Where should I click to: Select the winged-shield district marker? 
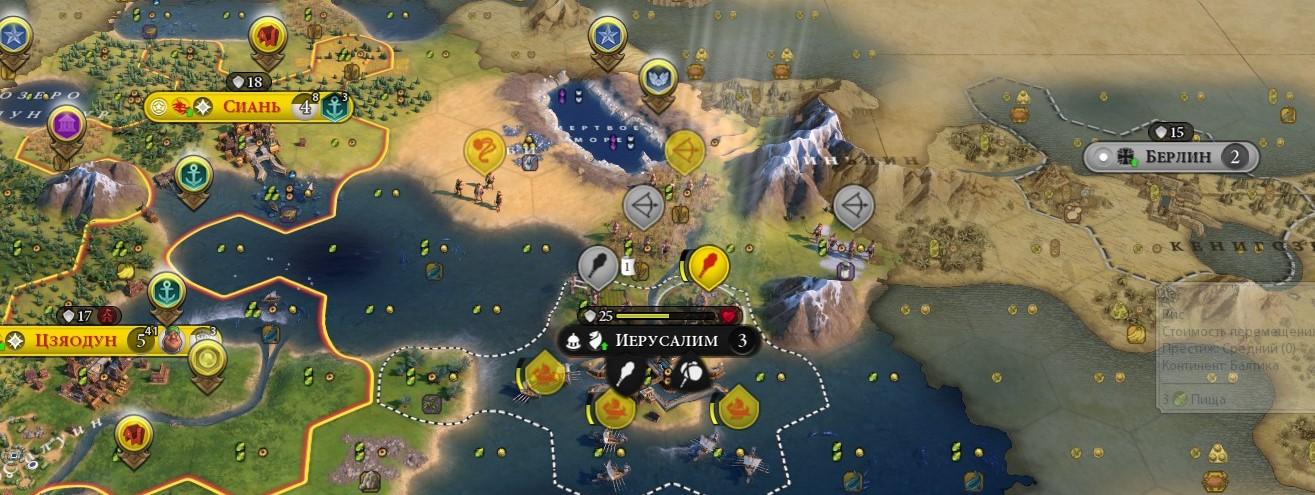[657, 75]
